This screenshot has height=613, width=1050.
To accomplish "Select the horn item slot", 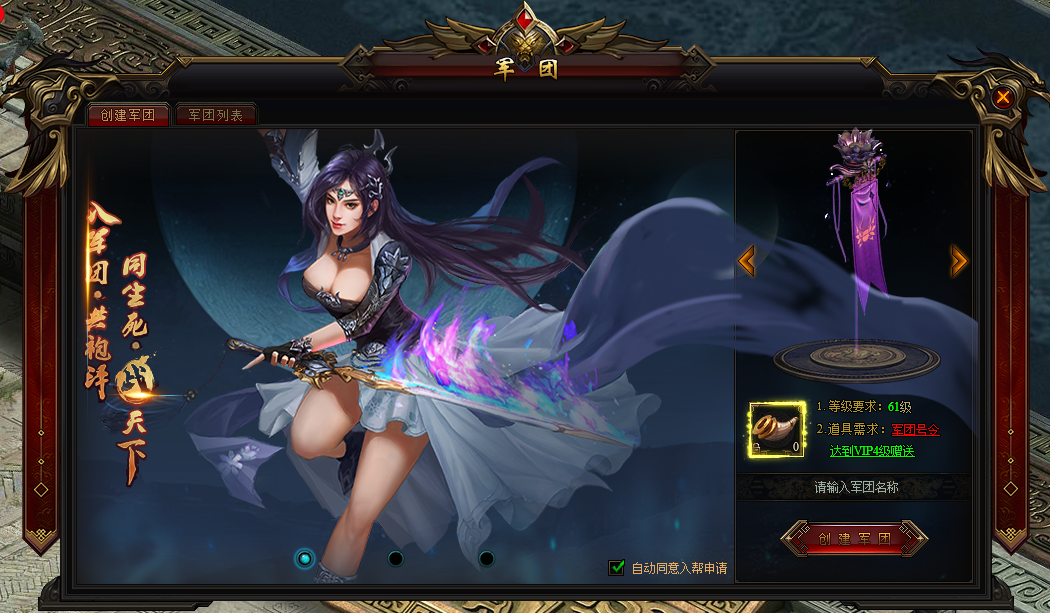I will (777, 430).
